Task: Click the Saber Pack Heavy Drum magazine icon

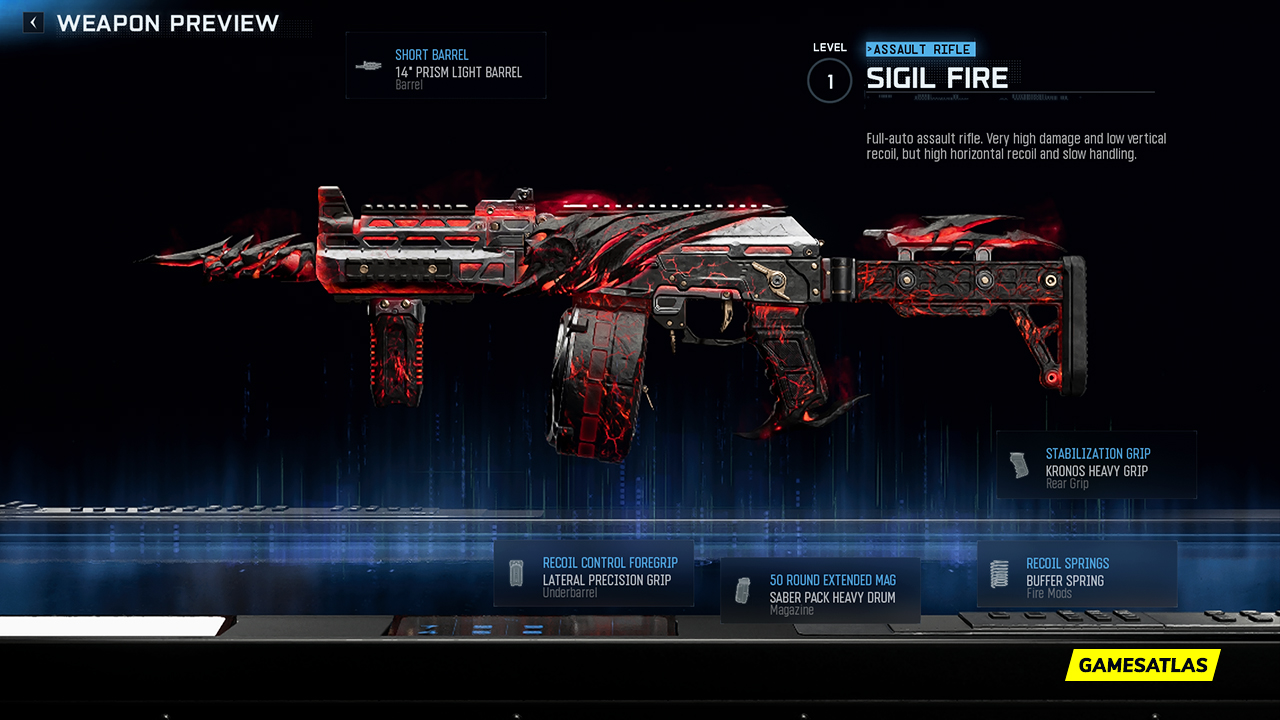Action: point(743,589)
